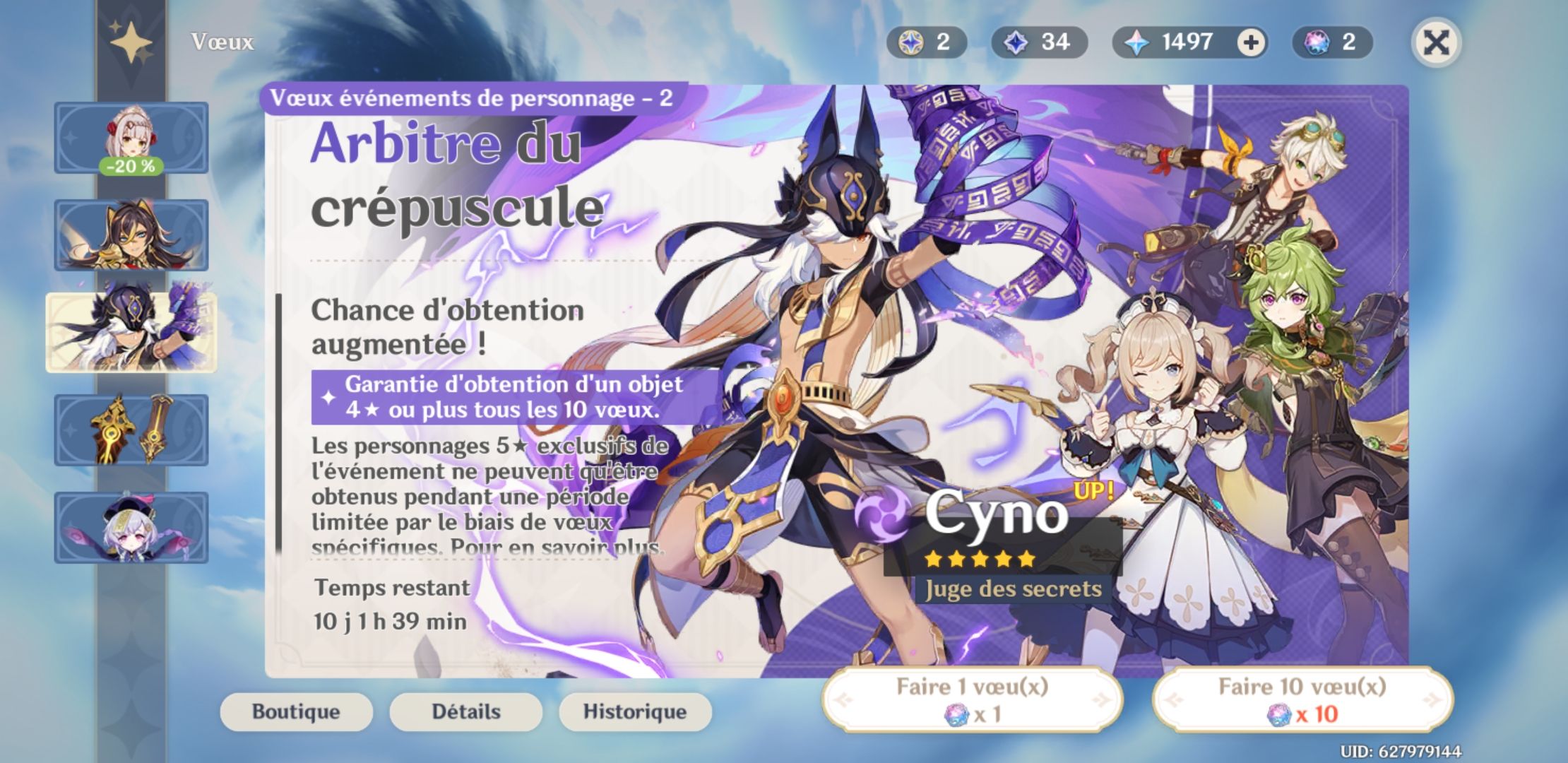The width and height of the screenshot is (1568, 763).
Task: Open the Historique wish history
Action: (x=634, y=712)
